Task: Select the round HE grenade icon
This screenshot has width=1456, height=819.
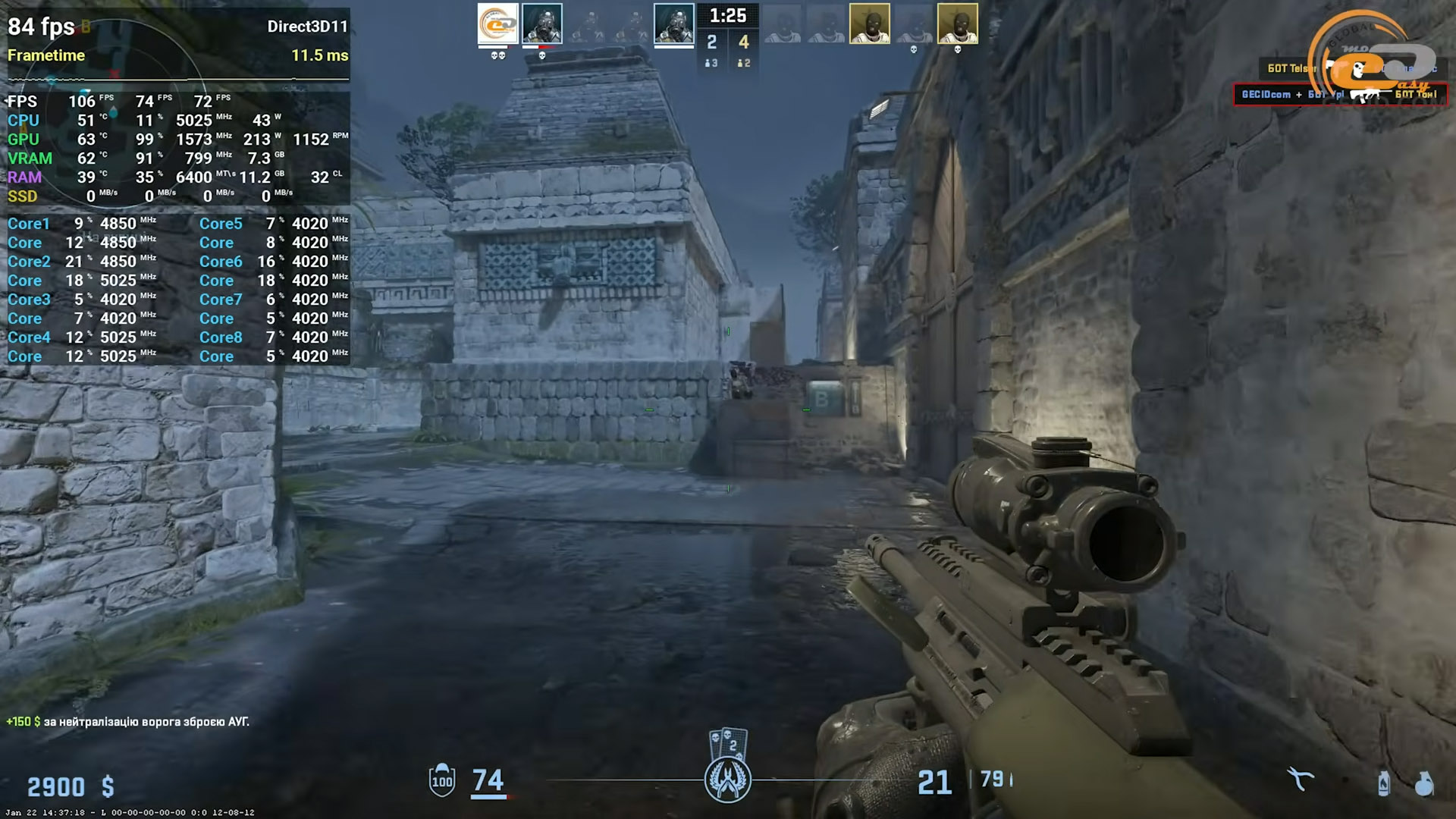Action: 1424,783
